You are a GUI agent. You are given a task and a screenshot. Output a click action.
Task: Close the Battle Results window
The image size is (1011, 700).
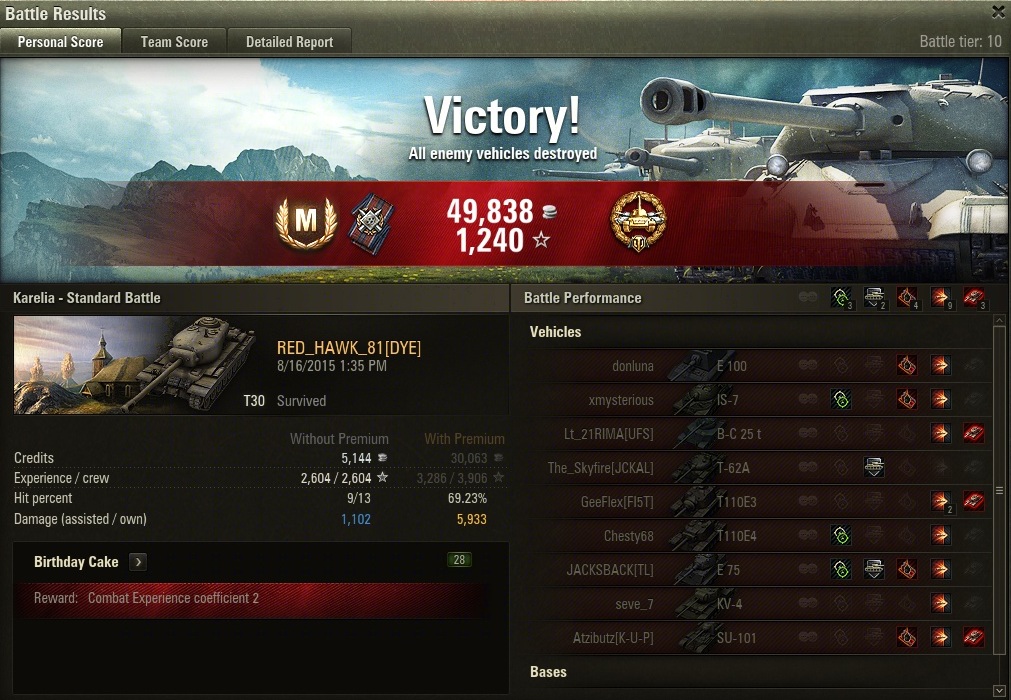(x=998, y=12)
